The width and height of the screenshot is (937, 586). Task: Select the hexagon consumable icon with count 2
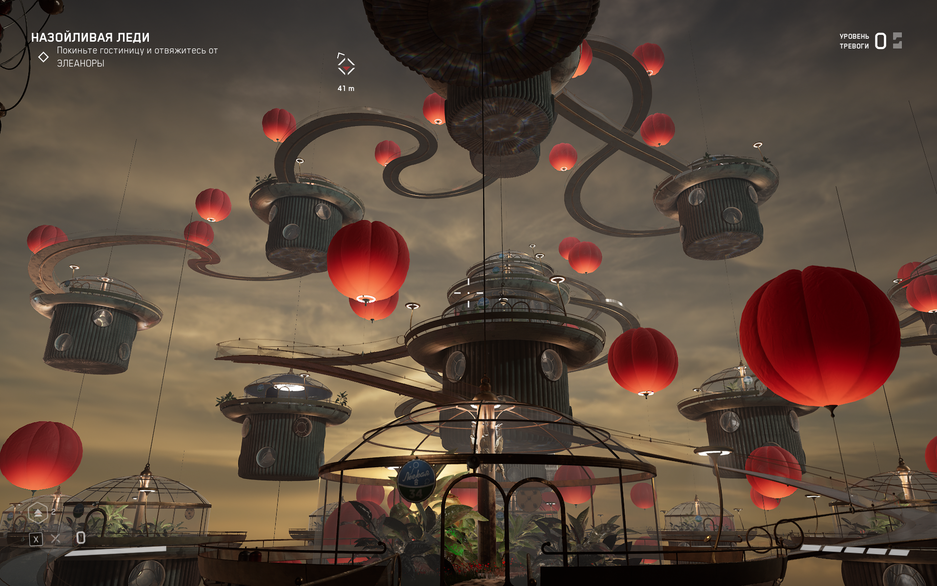37,513
